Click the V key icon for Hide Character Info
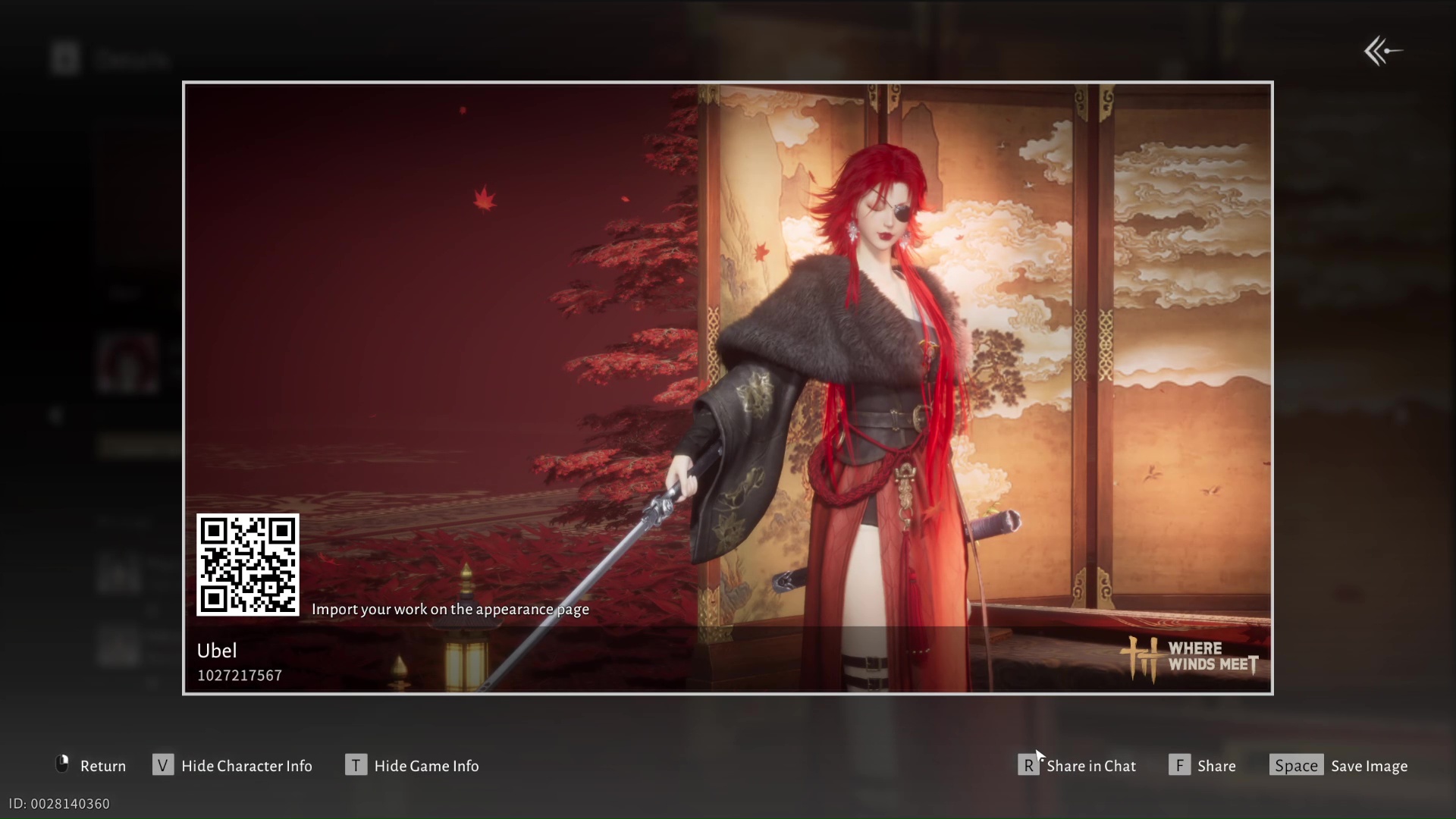The height and width of the screenshot is (819, 1456). [x=163, y=764]
